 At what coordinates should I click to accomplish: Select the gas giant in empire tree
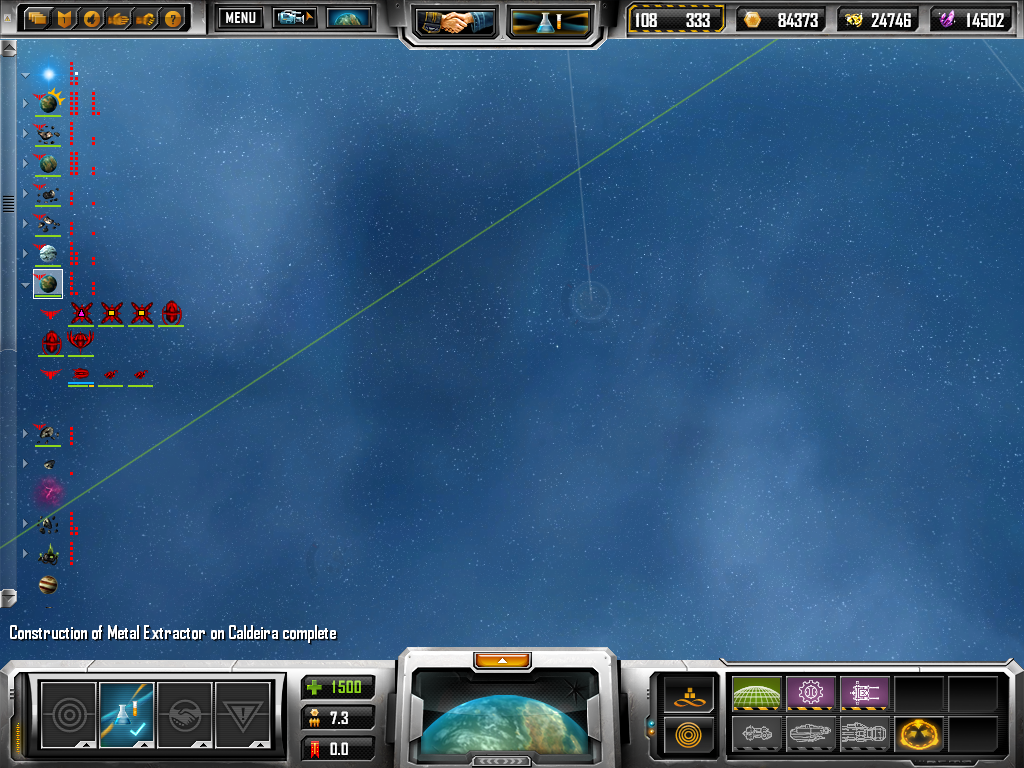48,584
